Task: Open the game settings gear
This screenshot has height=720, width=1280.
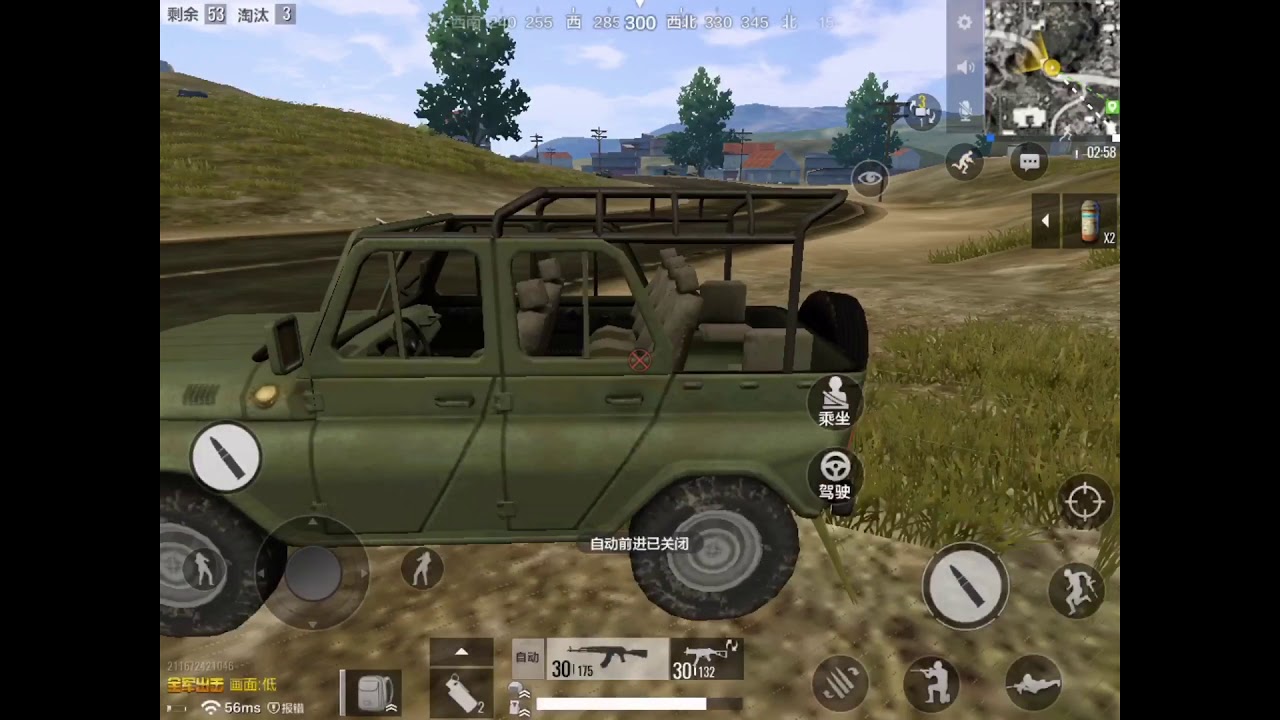Action: [963, 22]
